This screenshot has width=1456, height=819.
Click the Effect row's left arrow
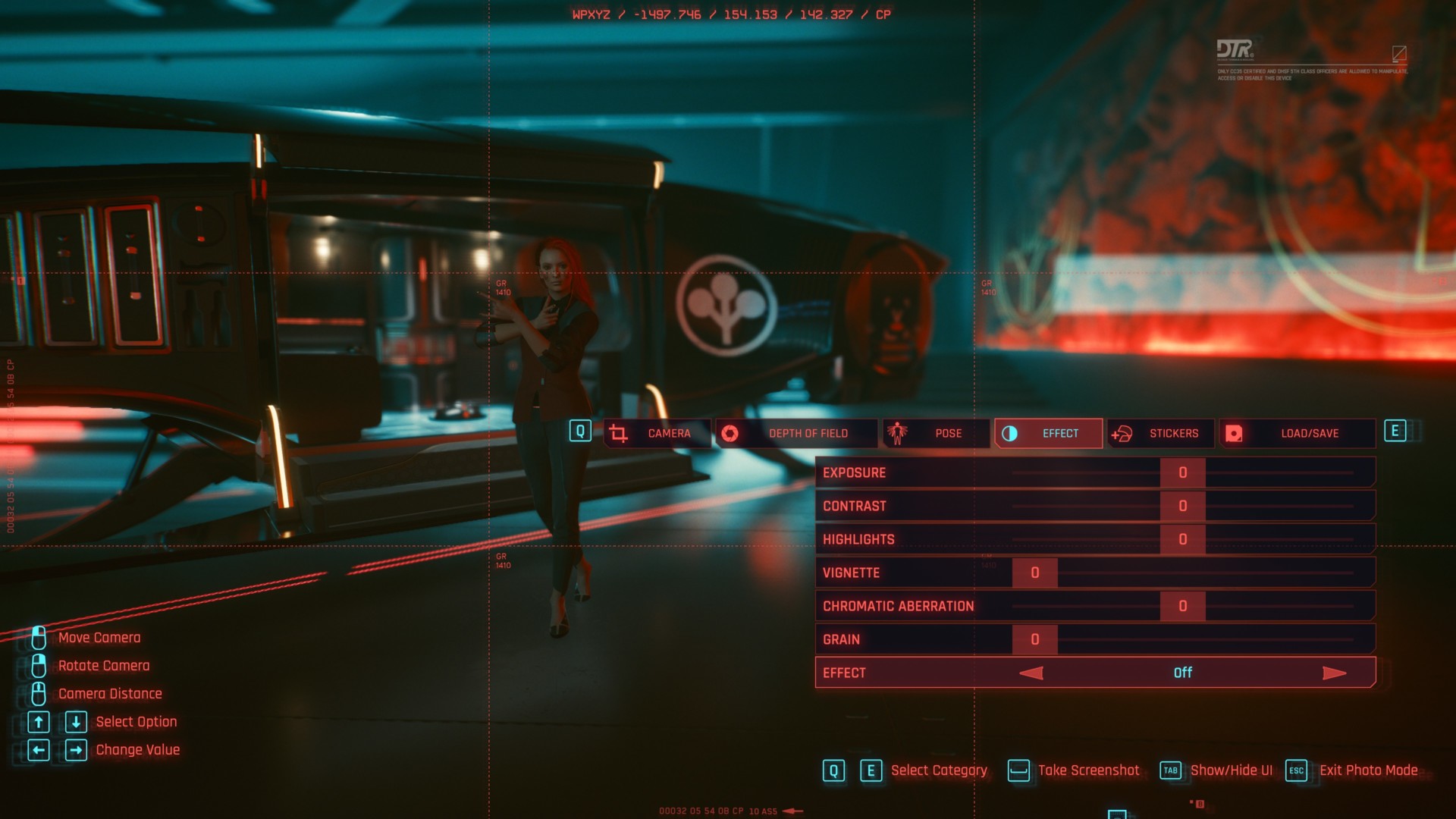click(1031, 673)
